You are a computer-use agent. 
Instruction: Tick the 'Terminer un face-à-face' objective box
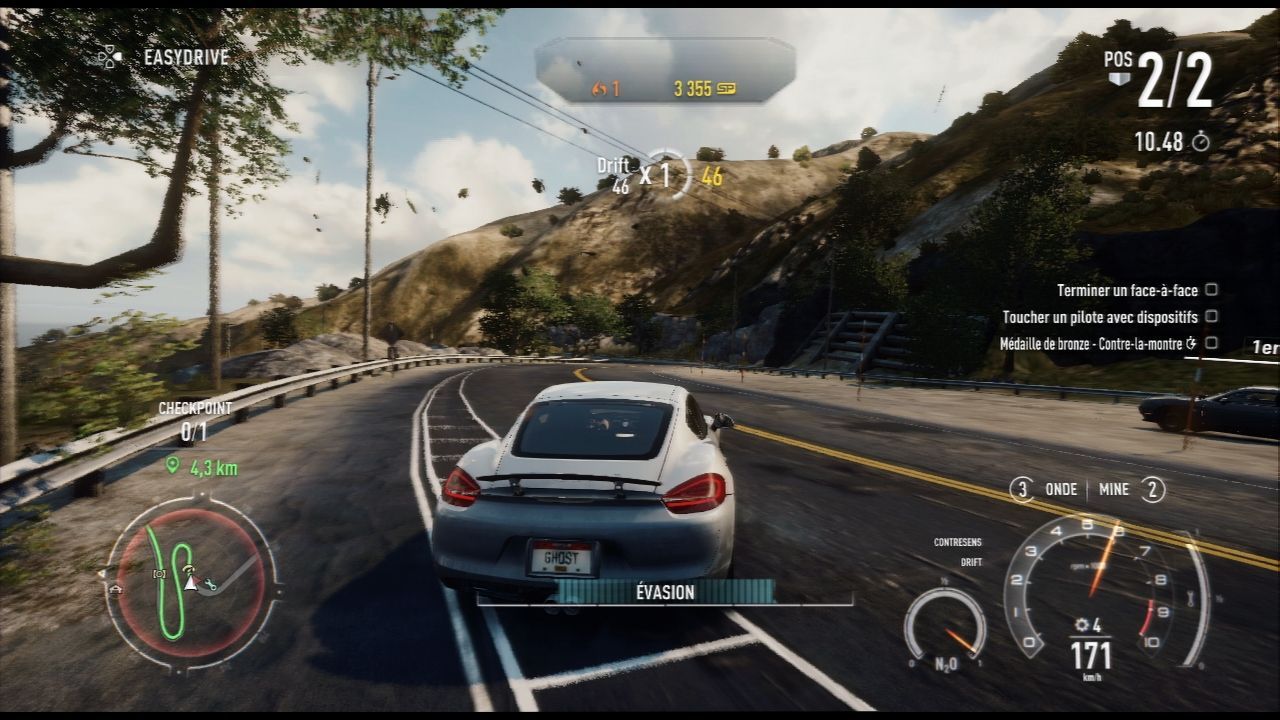[x=1211, y=290]
